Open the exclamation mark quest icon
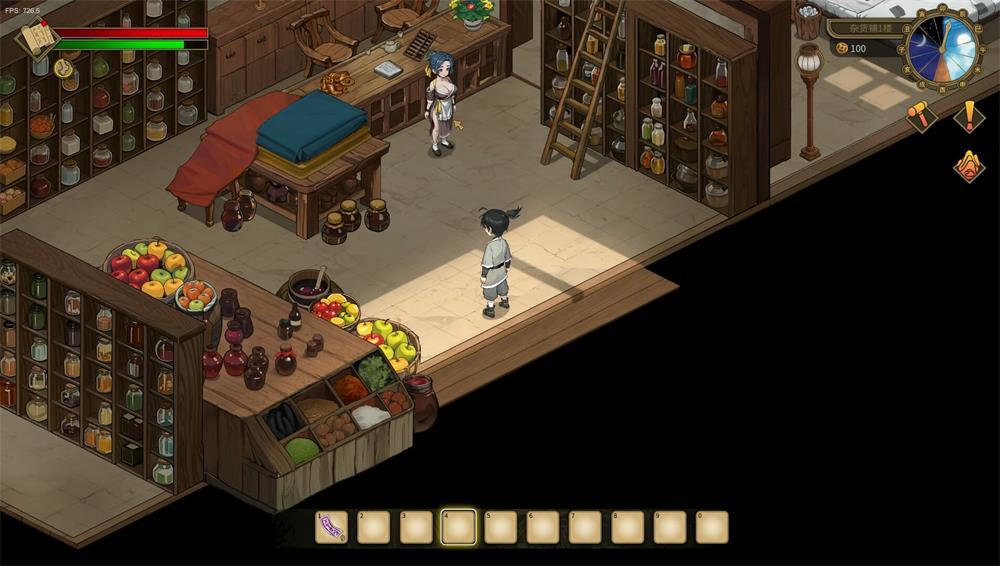This screenshot has height=566, width=1000. click(x=969, y=116)
